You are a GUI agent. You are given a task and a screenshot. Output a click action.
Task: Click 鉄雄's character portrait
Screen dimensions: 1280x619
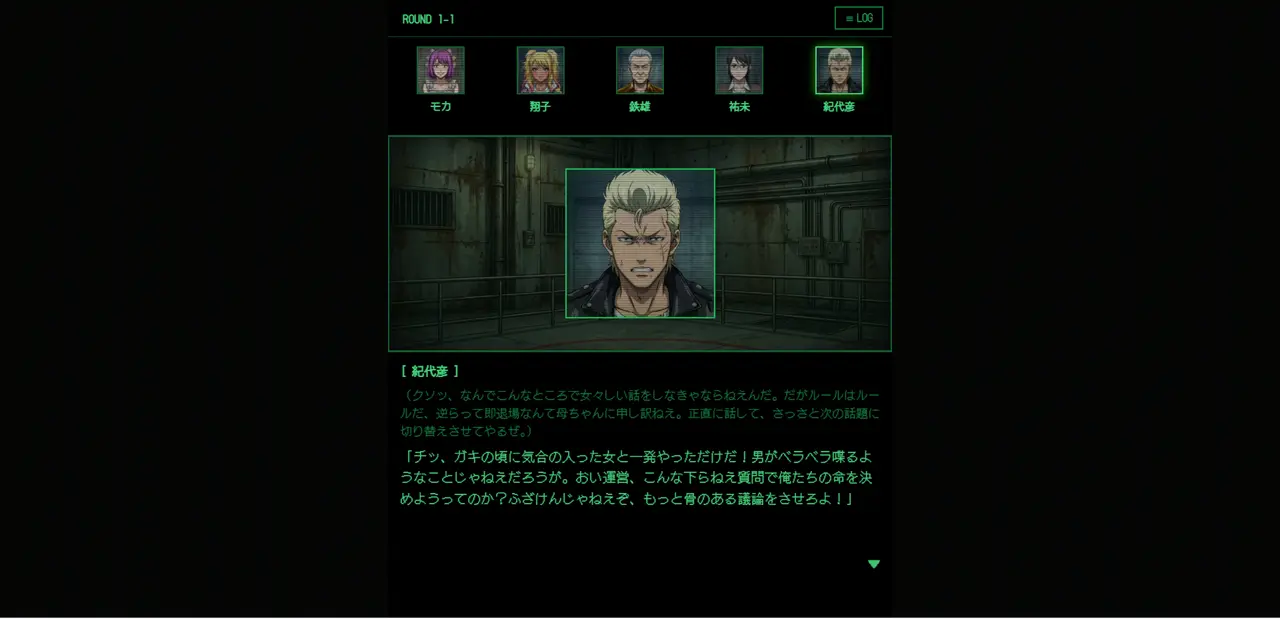[640, 70]
